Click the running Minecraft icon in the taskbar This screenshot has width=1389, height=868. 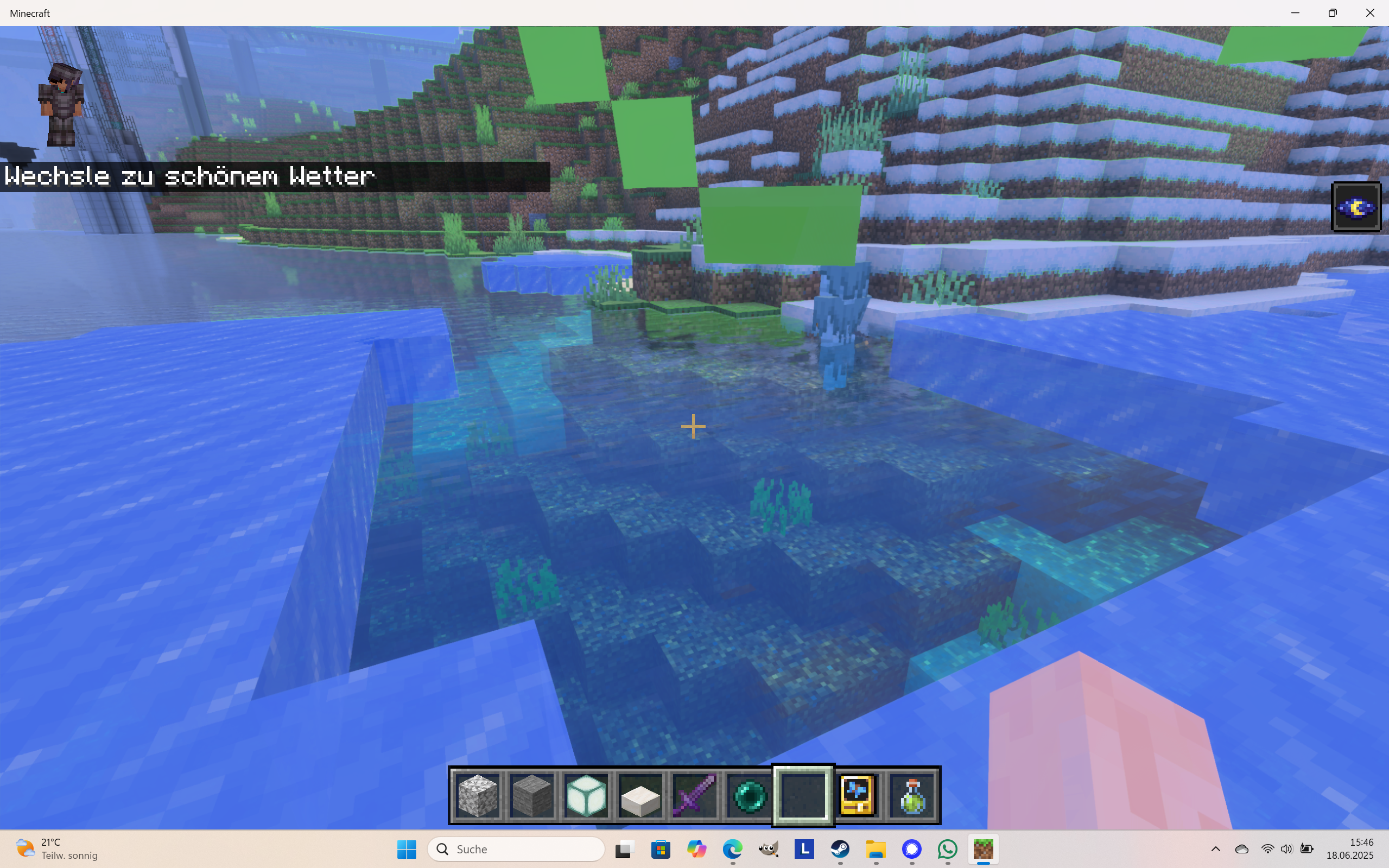(984, 850)
